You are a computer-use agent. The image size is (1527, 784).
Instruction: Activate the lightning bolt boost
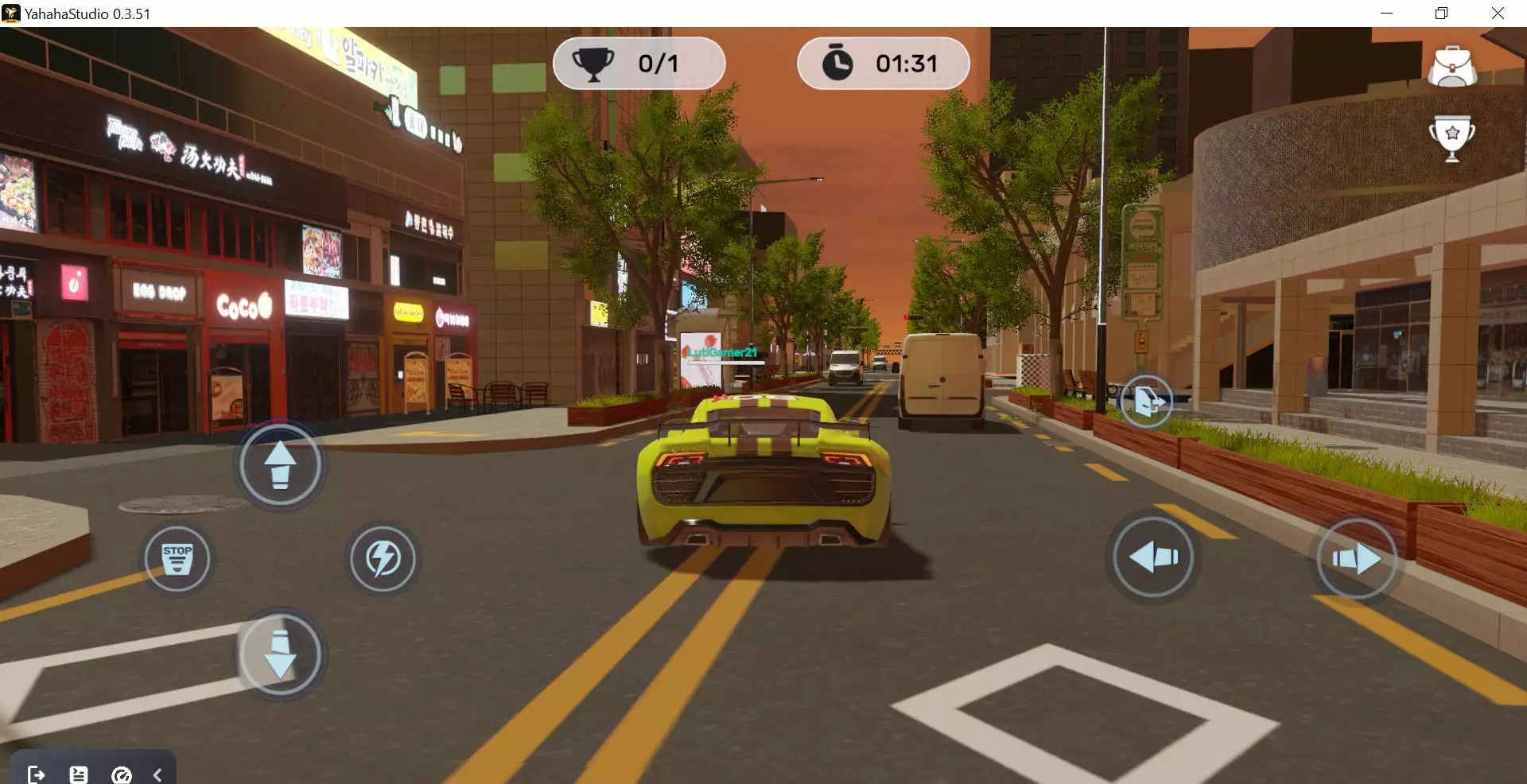click(x=383, y=559)
